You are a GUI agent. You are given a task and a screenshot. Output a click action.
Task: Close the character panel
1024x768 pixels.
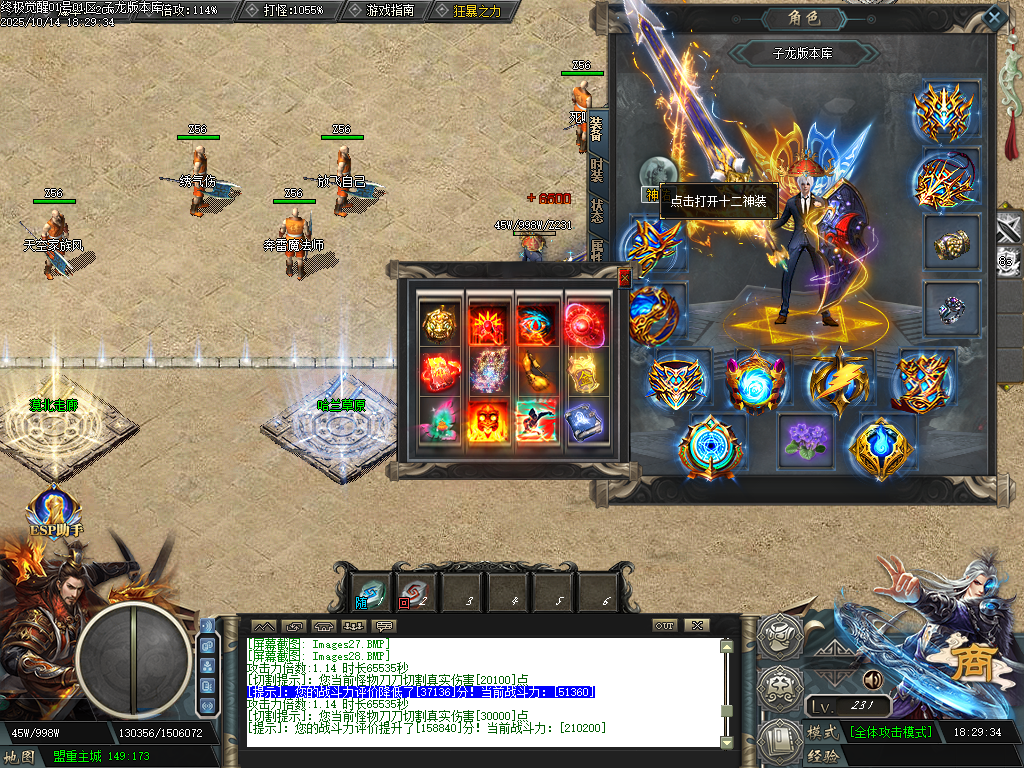(993, 16)
